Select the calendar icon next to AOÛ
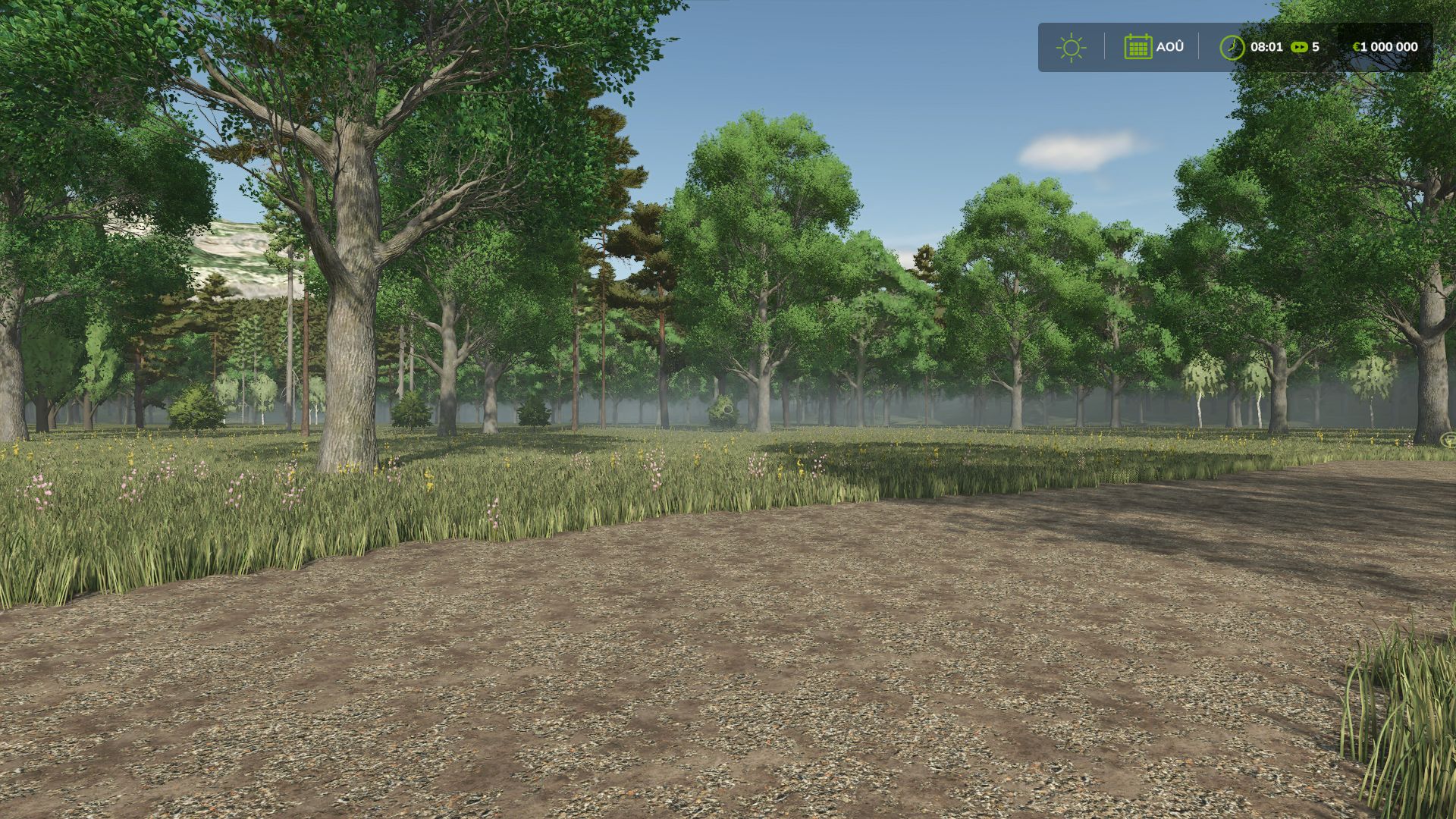 1139,47
